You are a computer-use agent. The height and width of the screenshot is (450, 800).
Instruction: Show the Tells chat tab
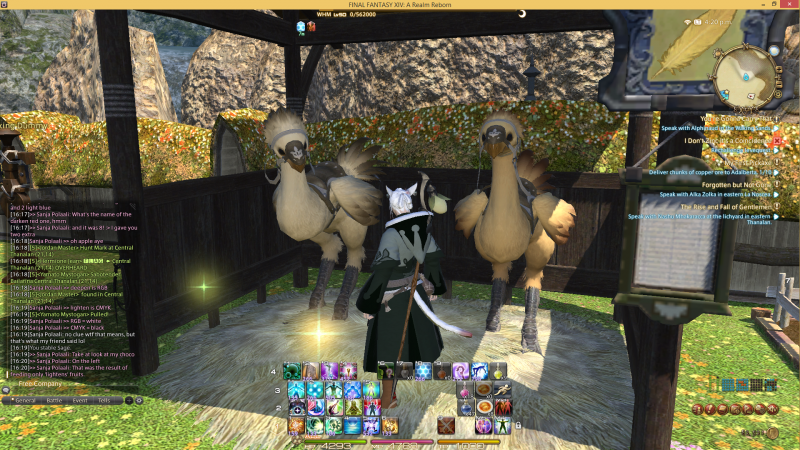[104, 400]
